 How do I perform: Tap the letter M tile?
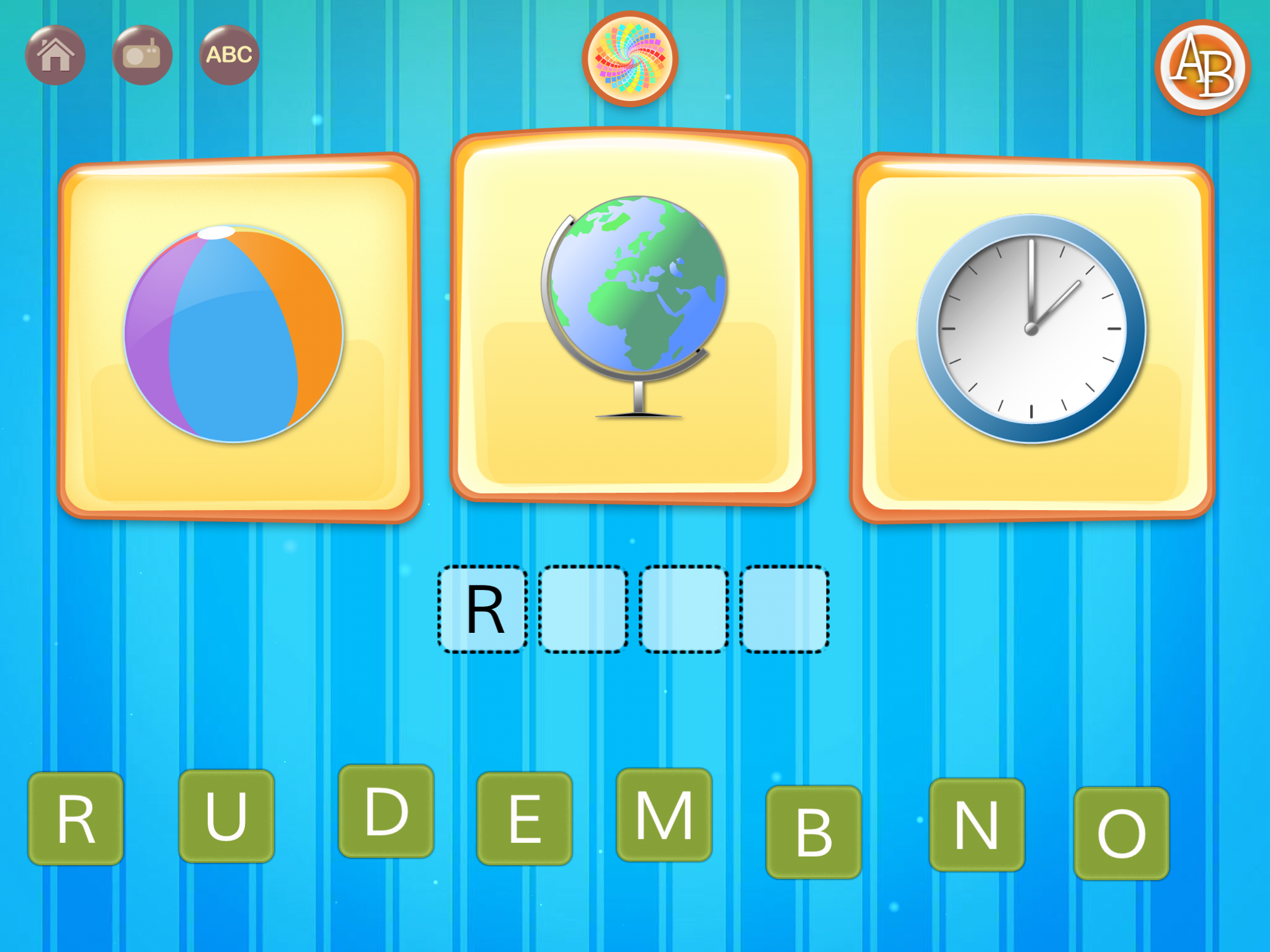coord(664,814)
